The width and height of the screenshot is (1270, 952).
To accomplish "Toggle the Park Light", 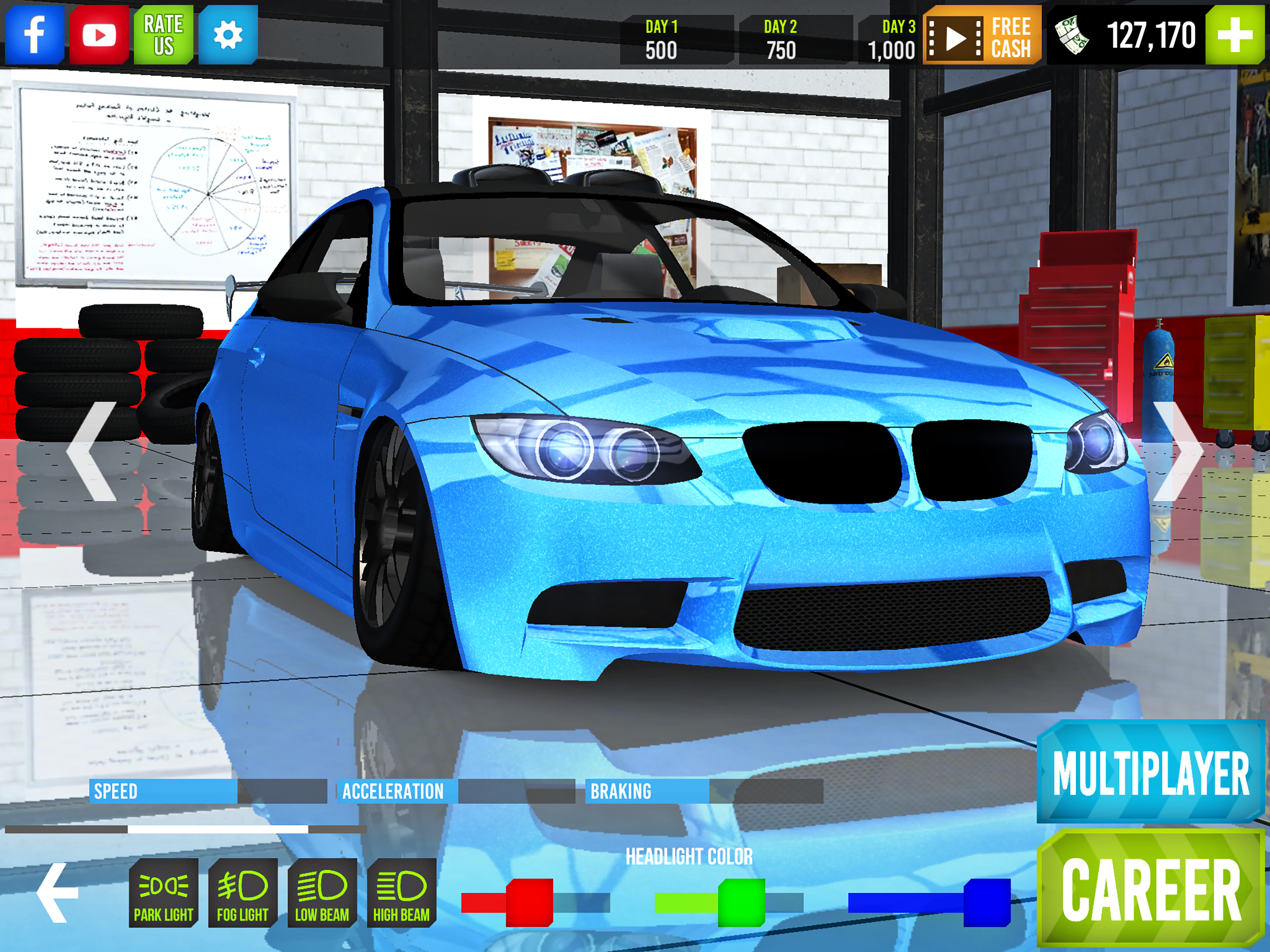I will pos(163,893).
